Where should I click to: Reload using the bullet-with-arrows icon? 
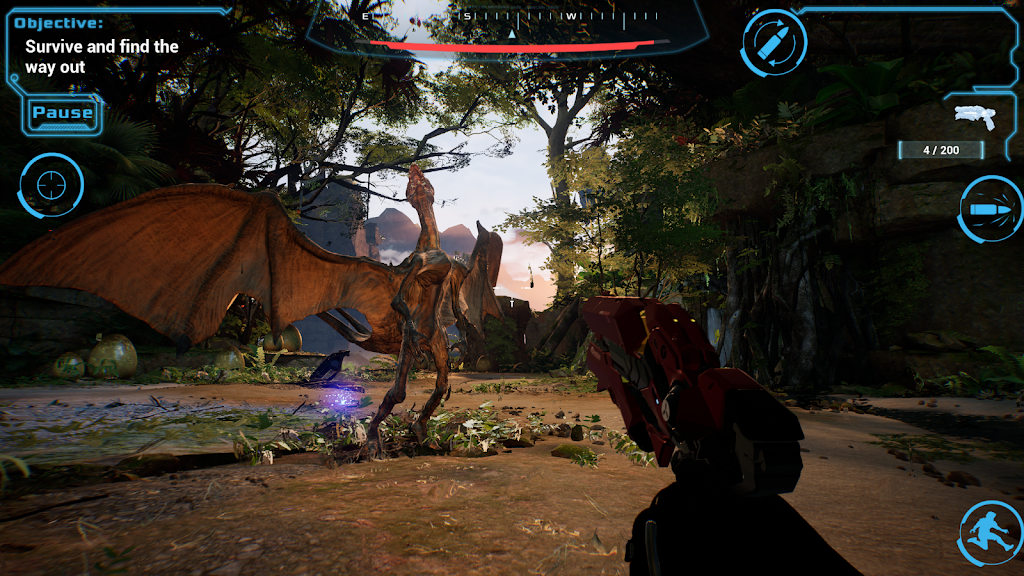pos(775,43)
